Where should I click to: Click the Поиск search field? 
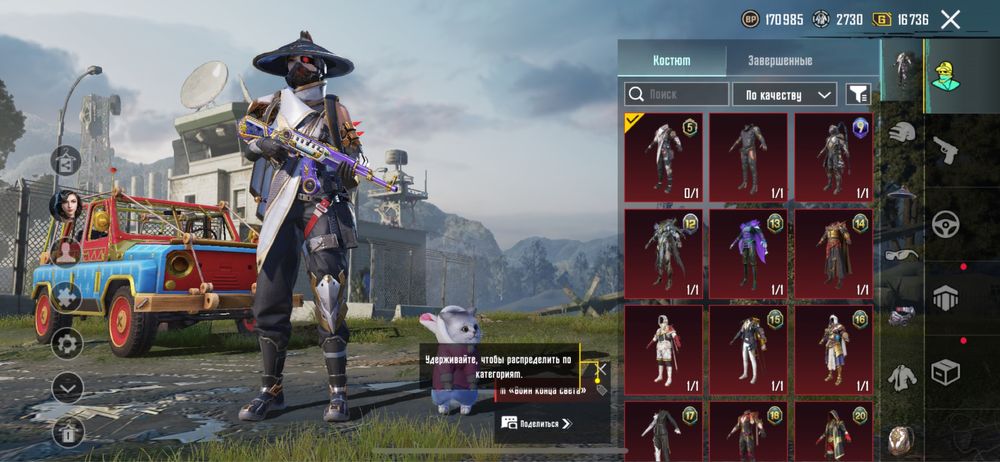677,95
